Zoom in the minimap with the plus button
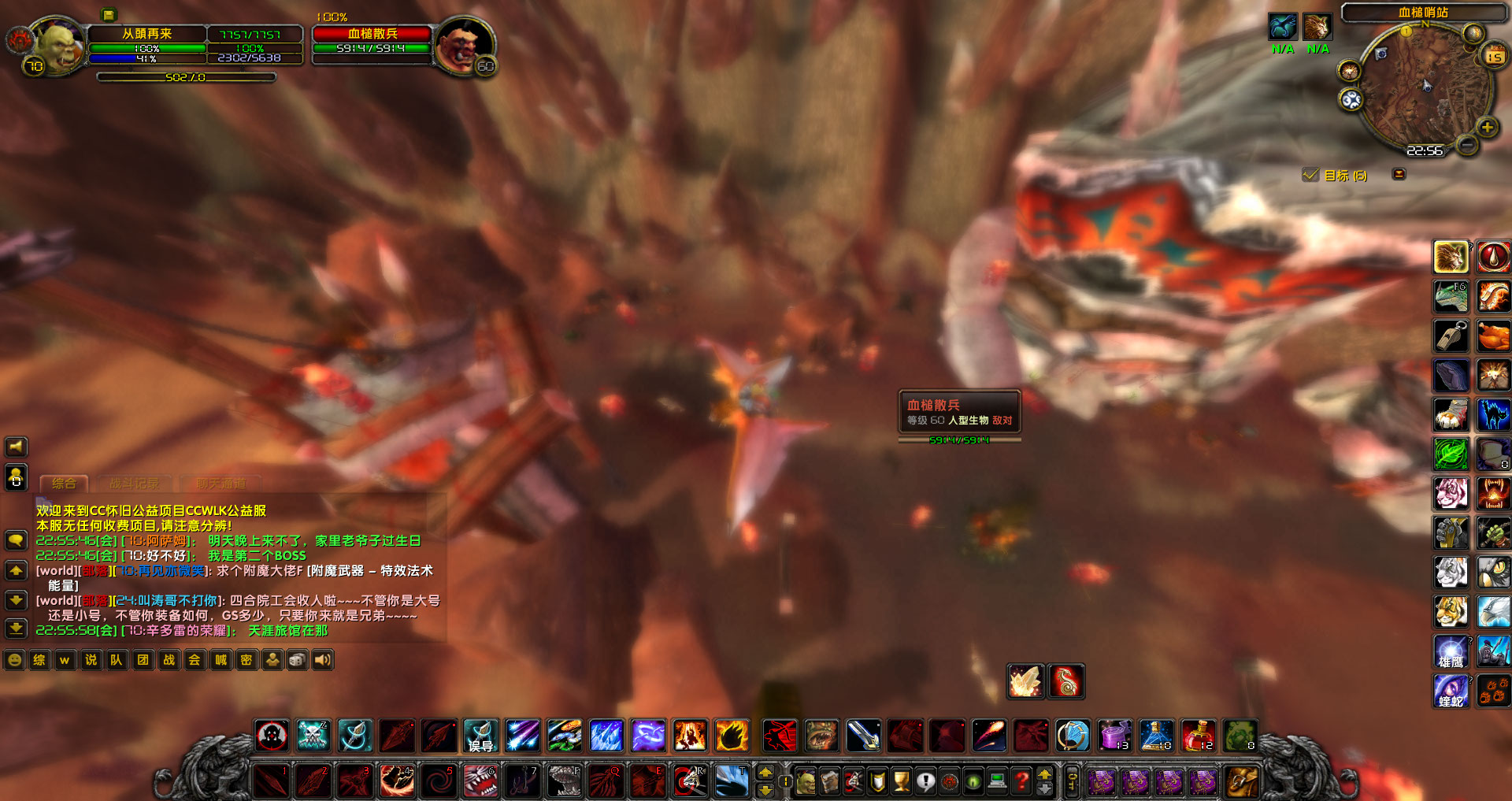1512x801 pixels. click(1486, 127)
